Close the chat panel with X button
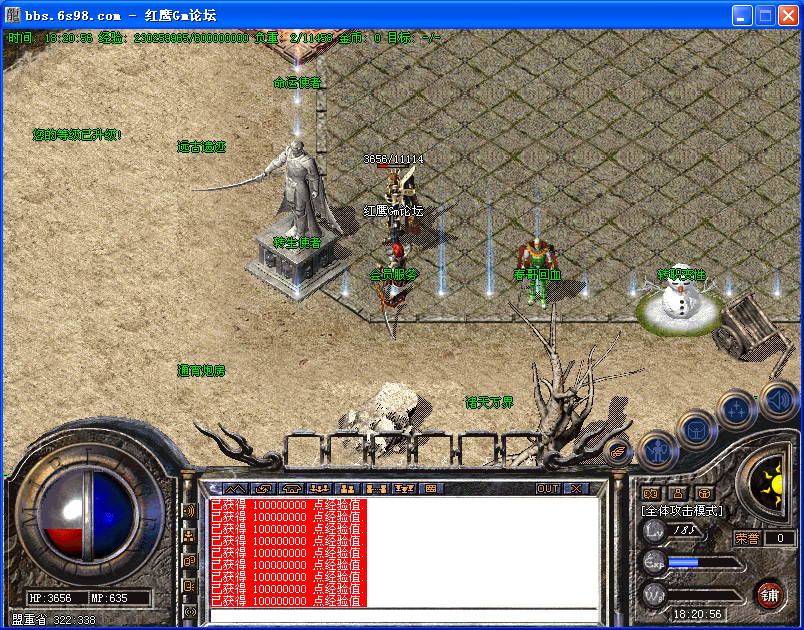 click(576, 488)
